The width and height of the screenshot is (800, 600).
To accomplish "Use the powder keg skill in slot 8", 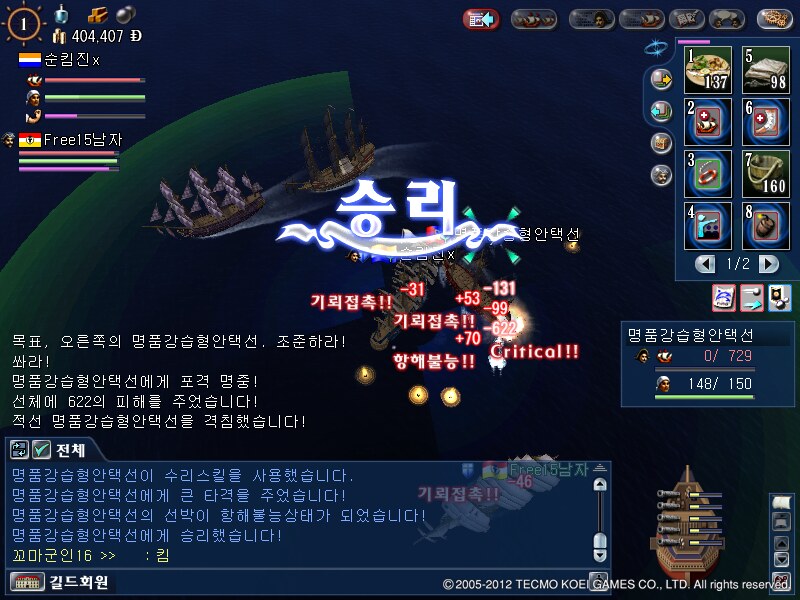I will (765, 226).
